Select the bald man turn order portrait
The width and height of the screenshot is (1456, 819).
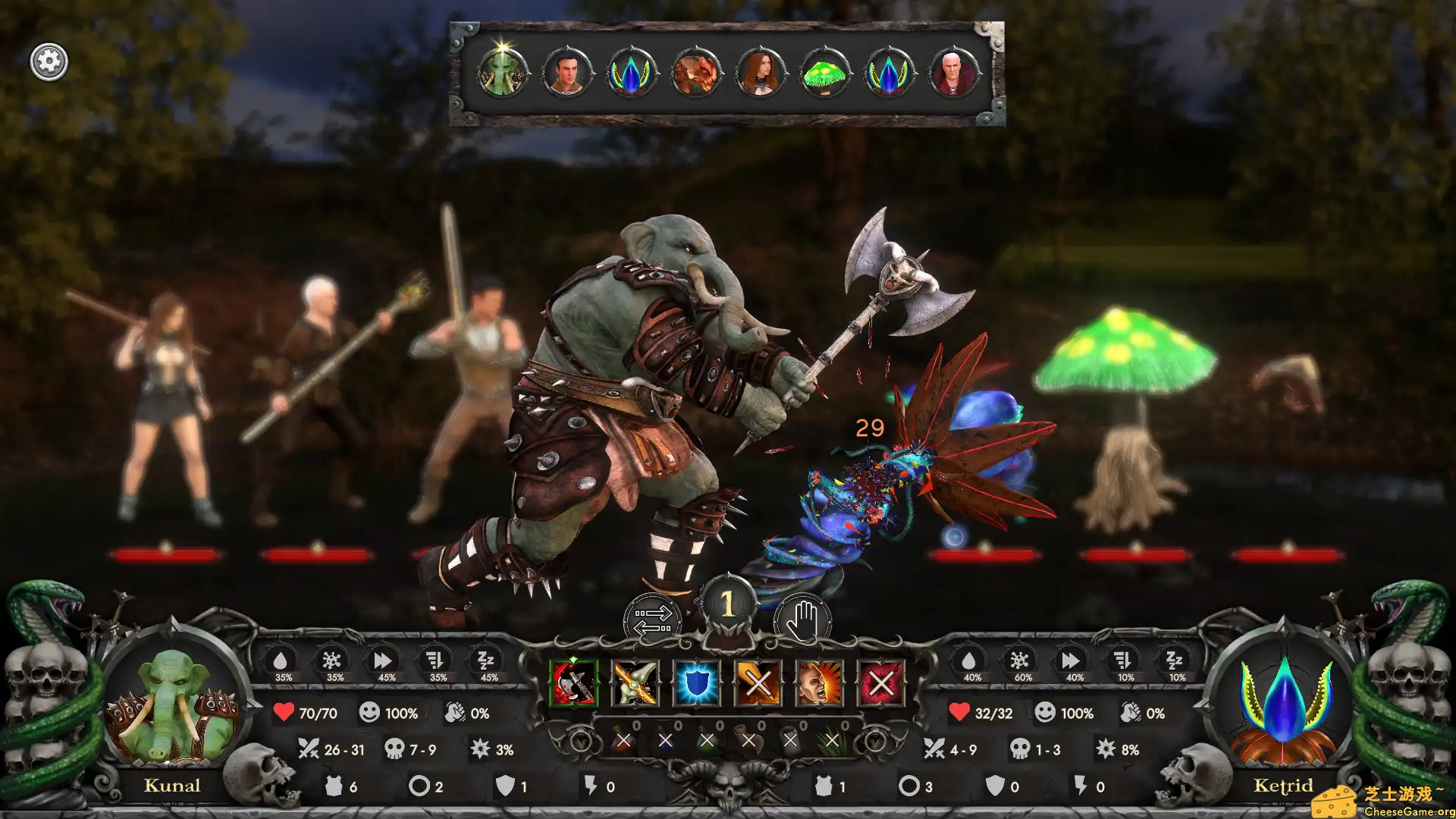[x=953, y=74]
